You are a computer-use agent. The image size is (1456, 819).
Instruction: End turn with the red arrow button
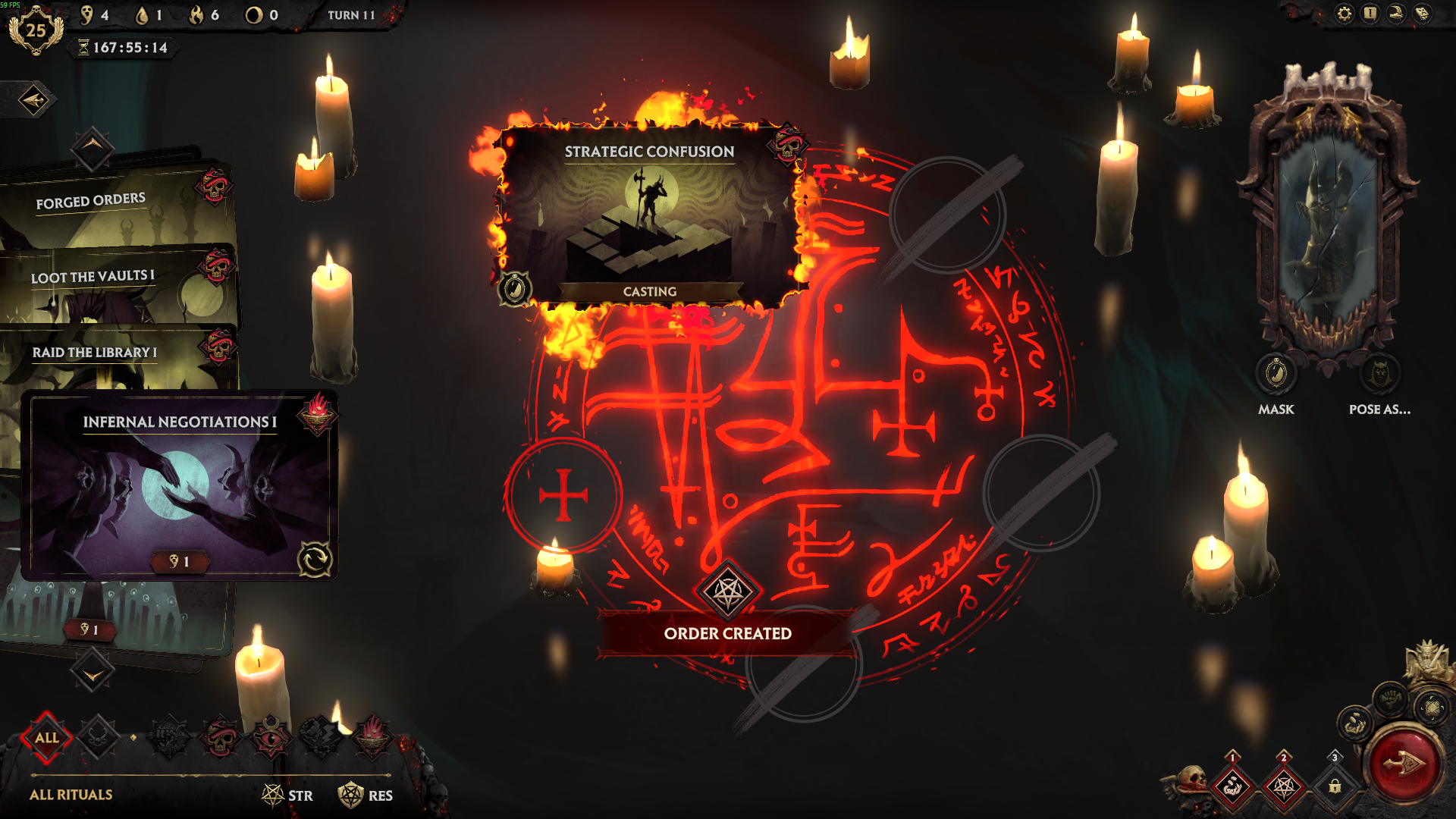pos(1404,764)
